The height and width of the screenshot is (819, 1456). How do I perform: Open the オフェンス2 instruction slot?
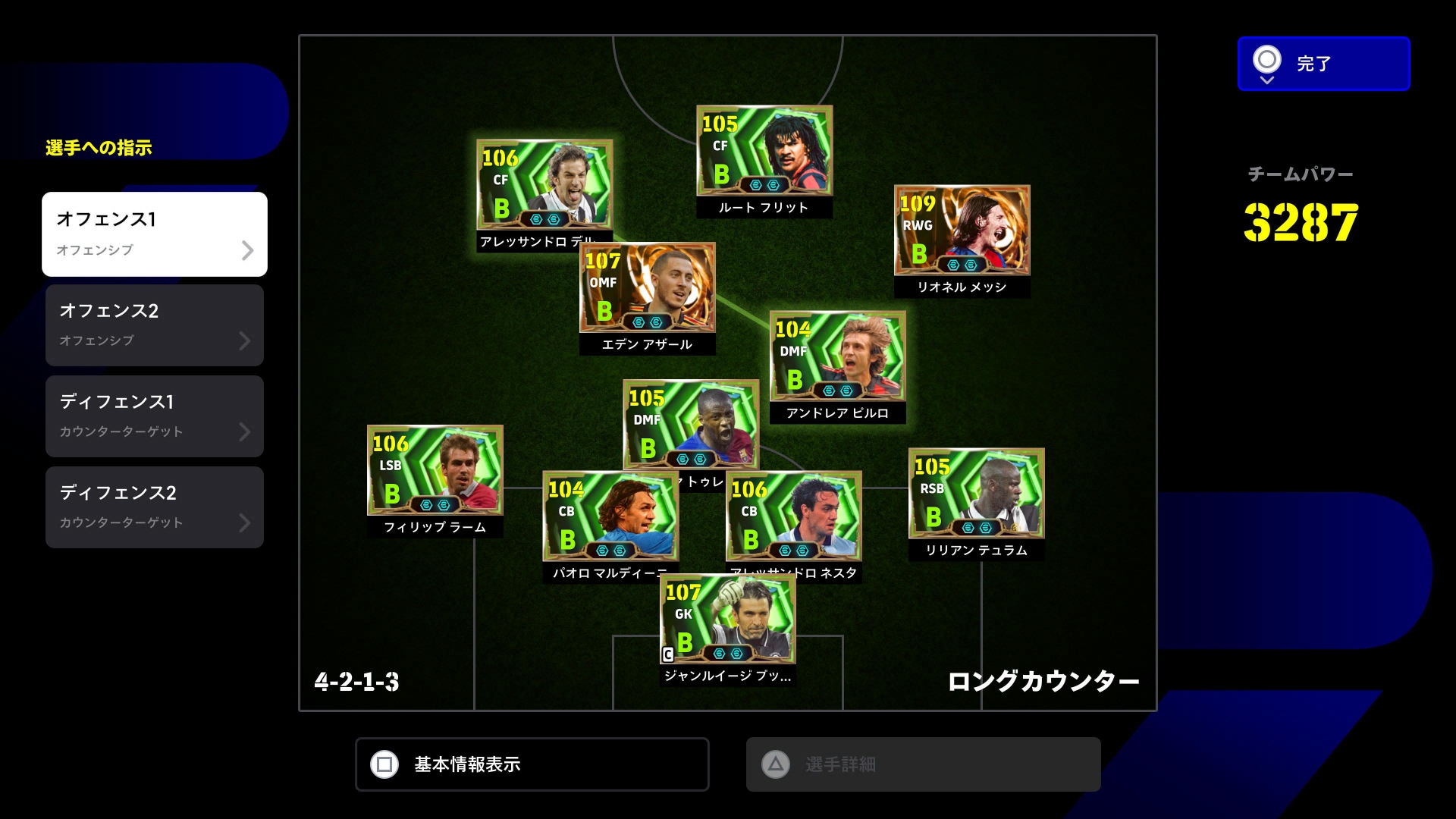tap(155, 325)
